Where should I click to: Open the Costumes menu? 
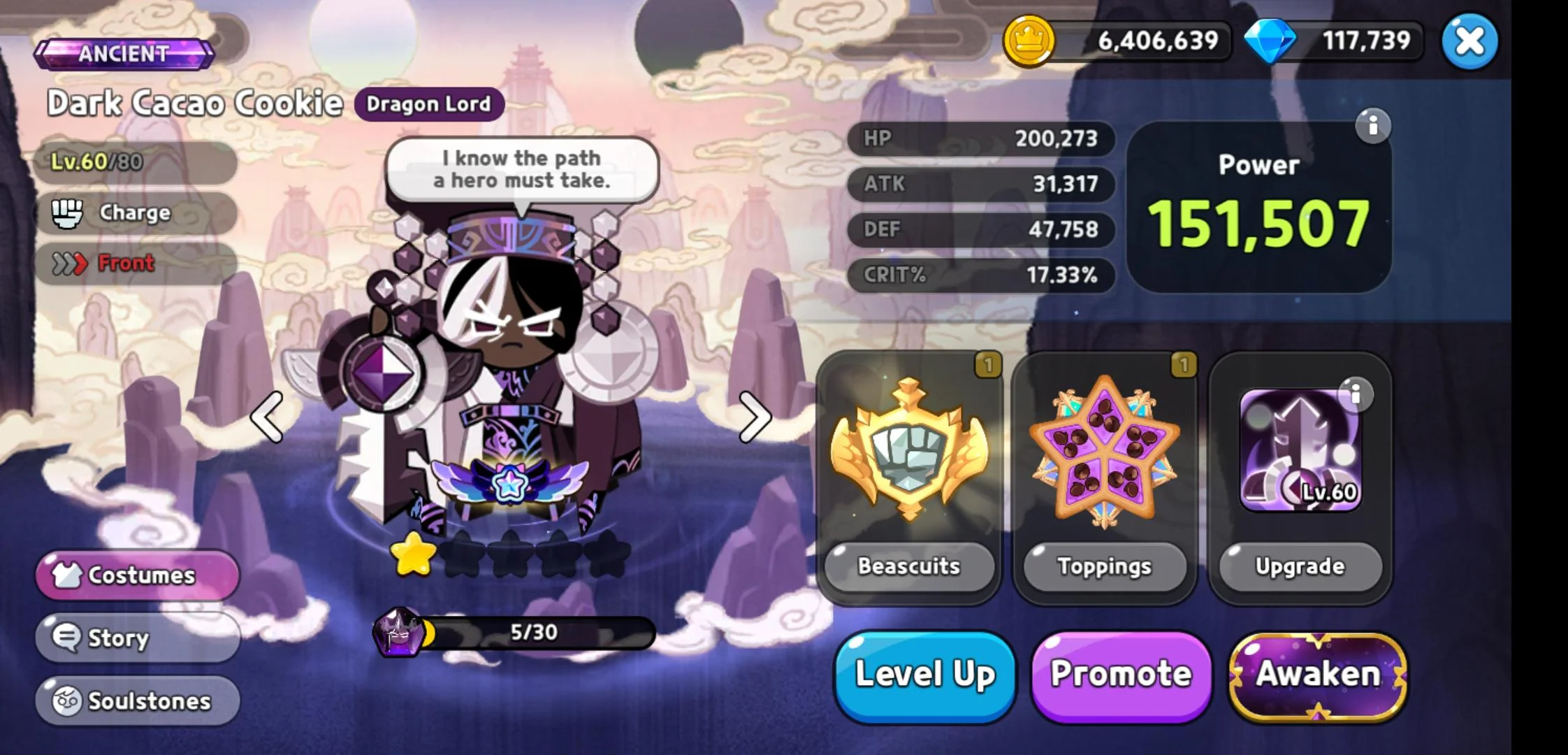pos(138,575)
